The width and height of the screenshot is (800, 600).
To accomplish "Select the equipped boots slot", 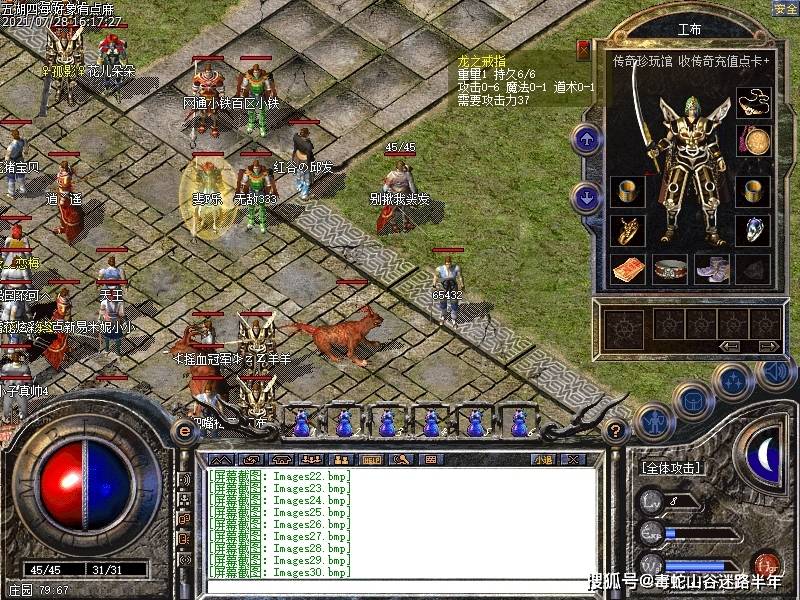I will coord(711,269).
